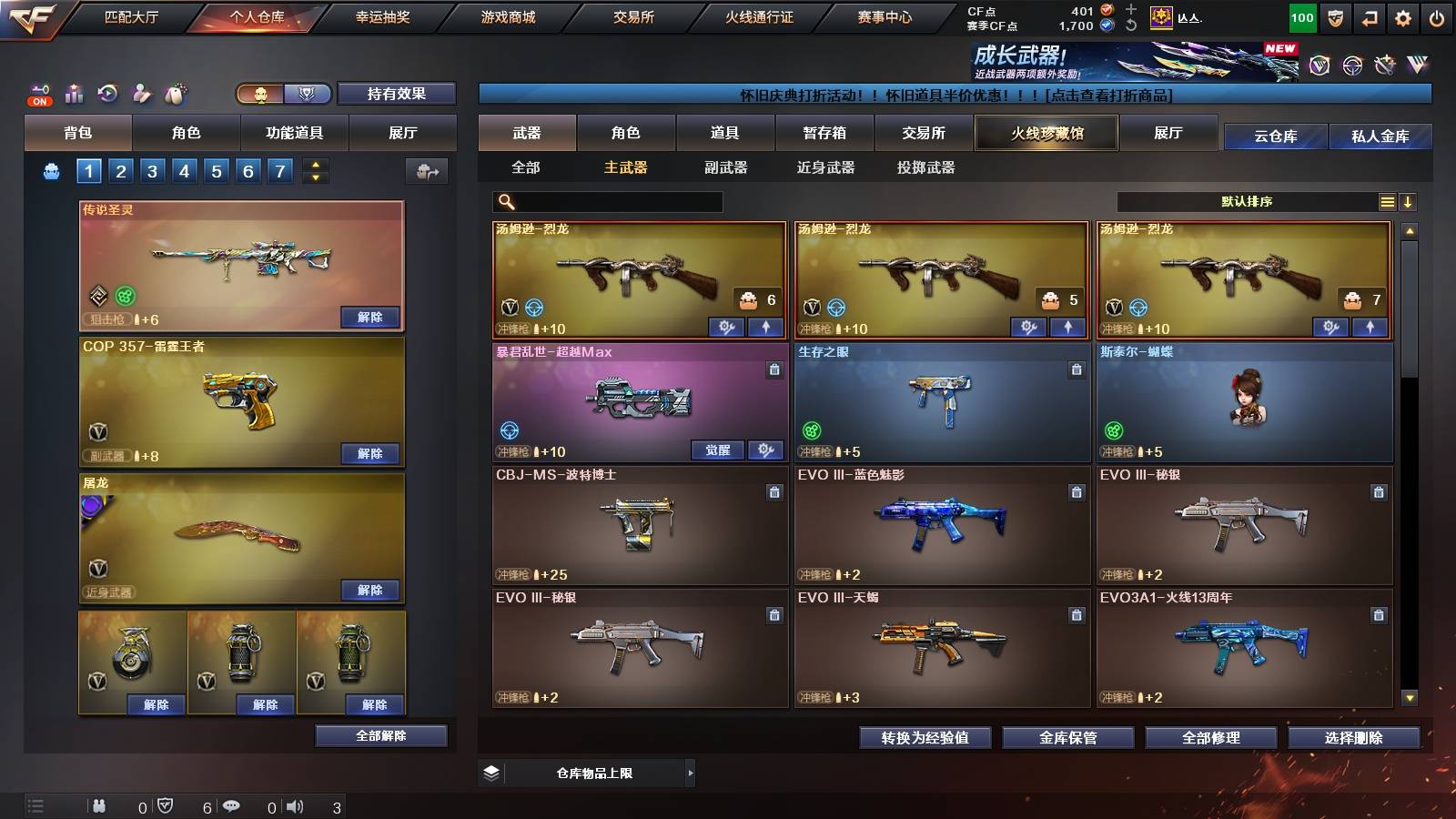The width and height of the screenshot is (1456, 819).
Task: Open the bar chart statistics icon at top left
Action: pyautogui.click(x=74, y=91)
